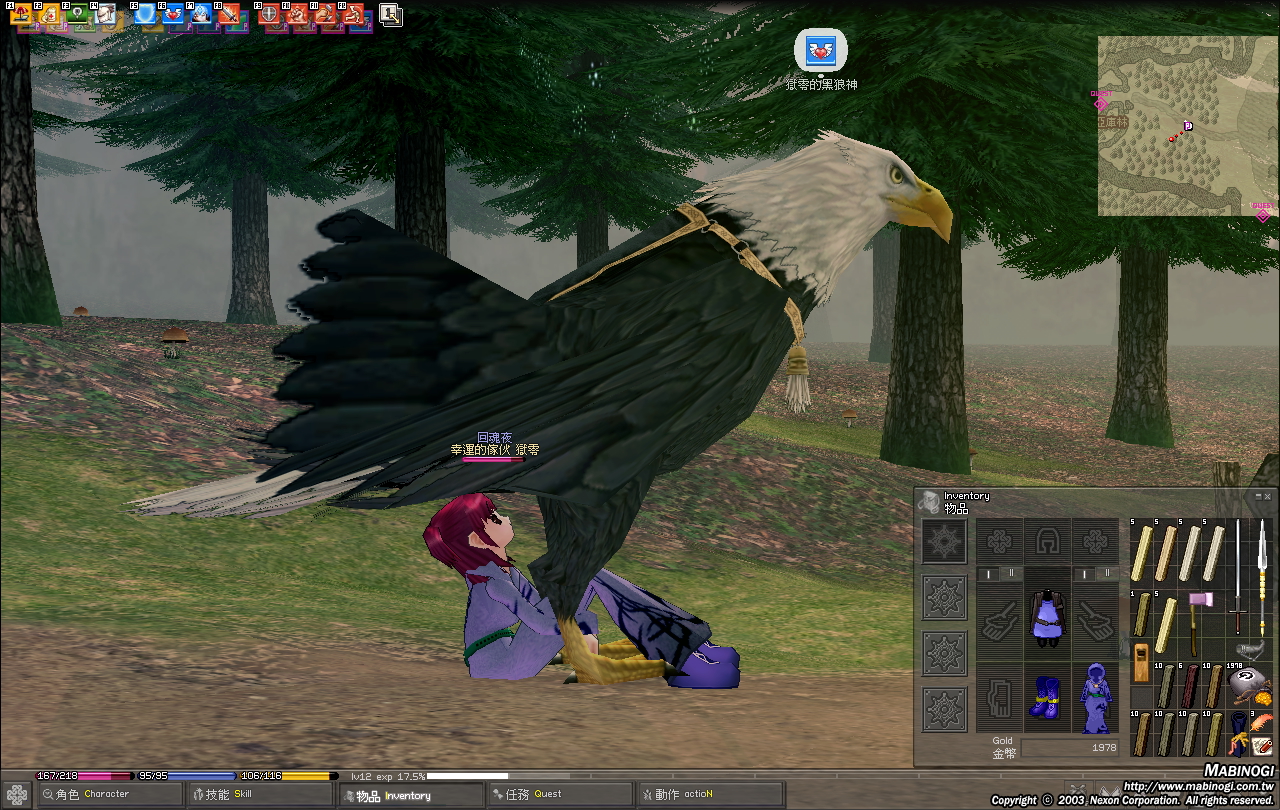Minimize the Inventory window
The image size is (1280, 810).
(x=1258, y=495)
